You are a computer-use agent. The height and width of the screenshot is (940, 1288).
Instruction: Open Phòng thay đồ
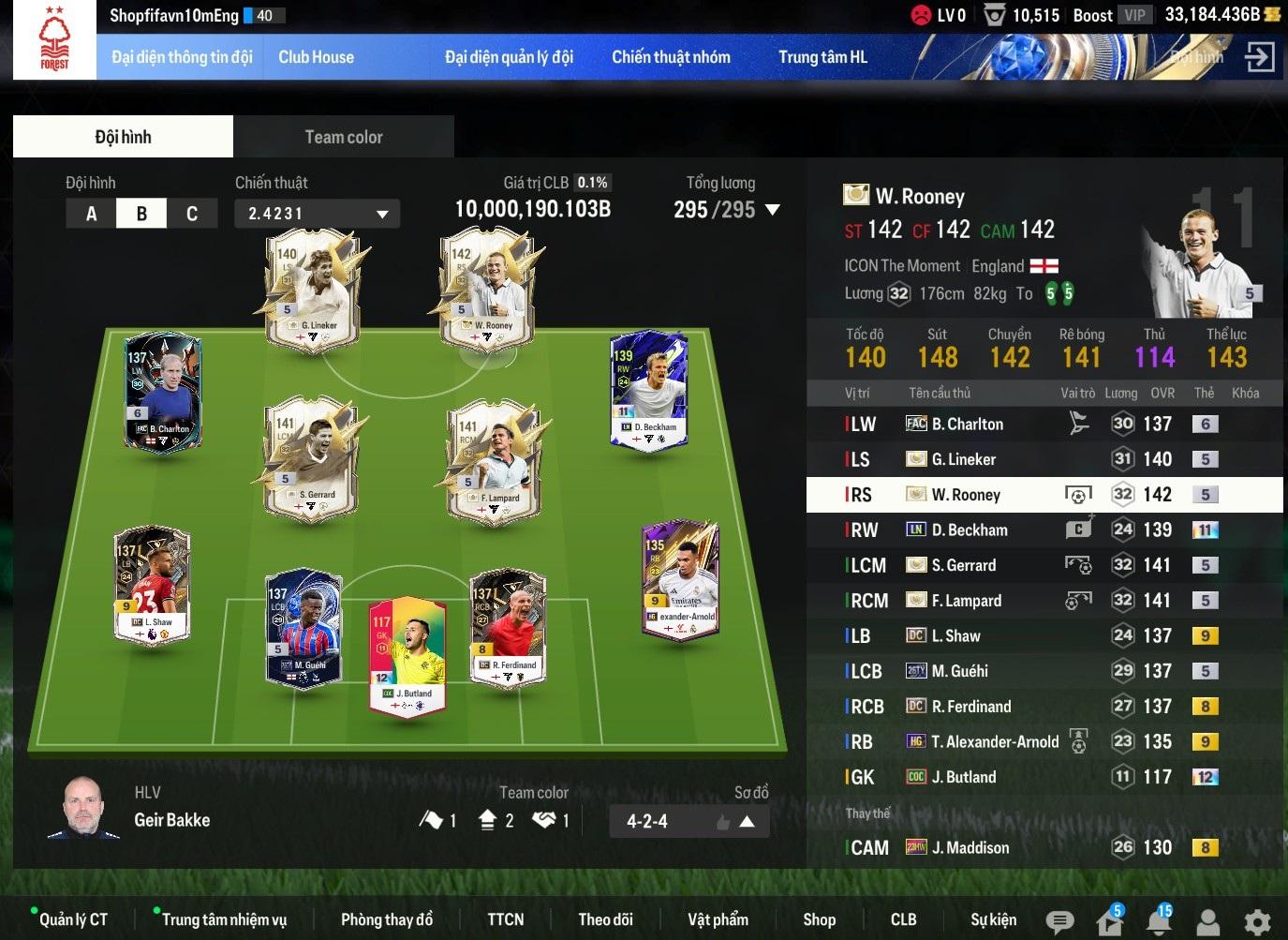tap(386, 919)
